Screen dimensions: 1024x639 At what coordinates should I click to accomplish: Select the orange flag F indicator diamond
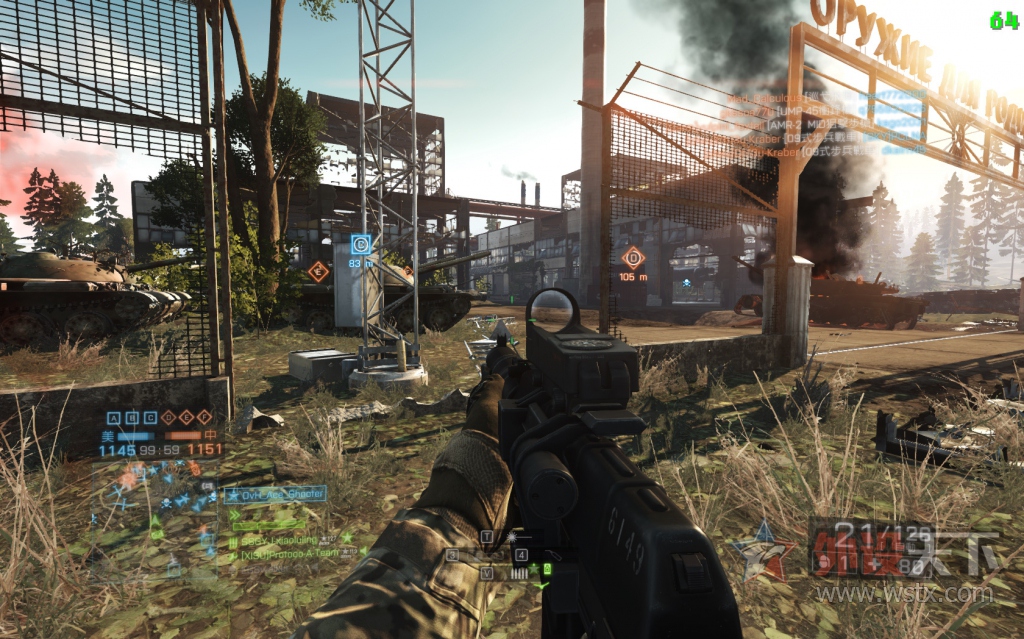[x=204, y=418]
